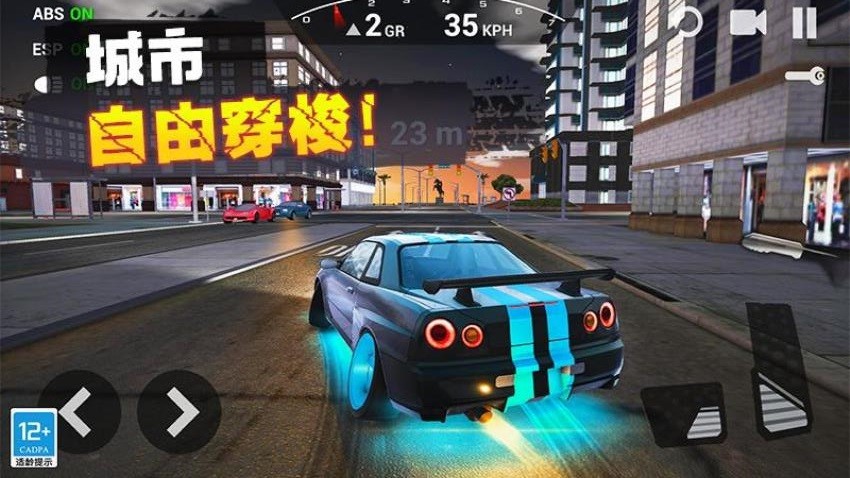
Task: Pause the game
Action: tap(804, 22)
